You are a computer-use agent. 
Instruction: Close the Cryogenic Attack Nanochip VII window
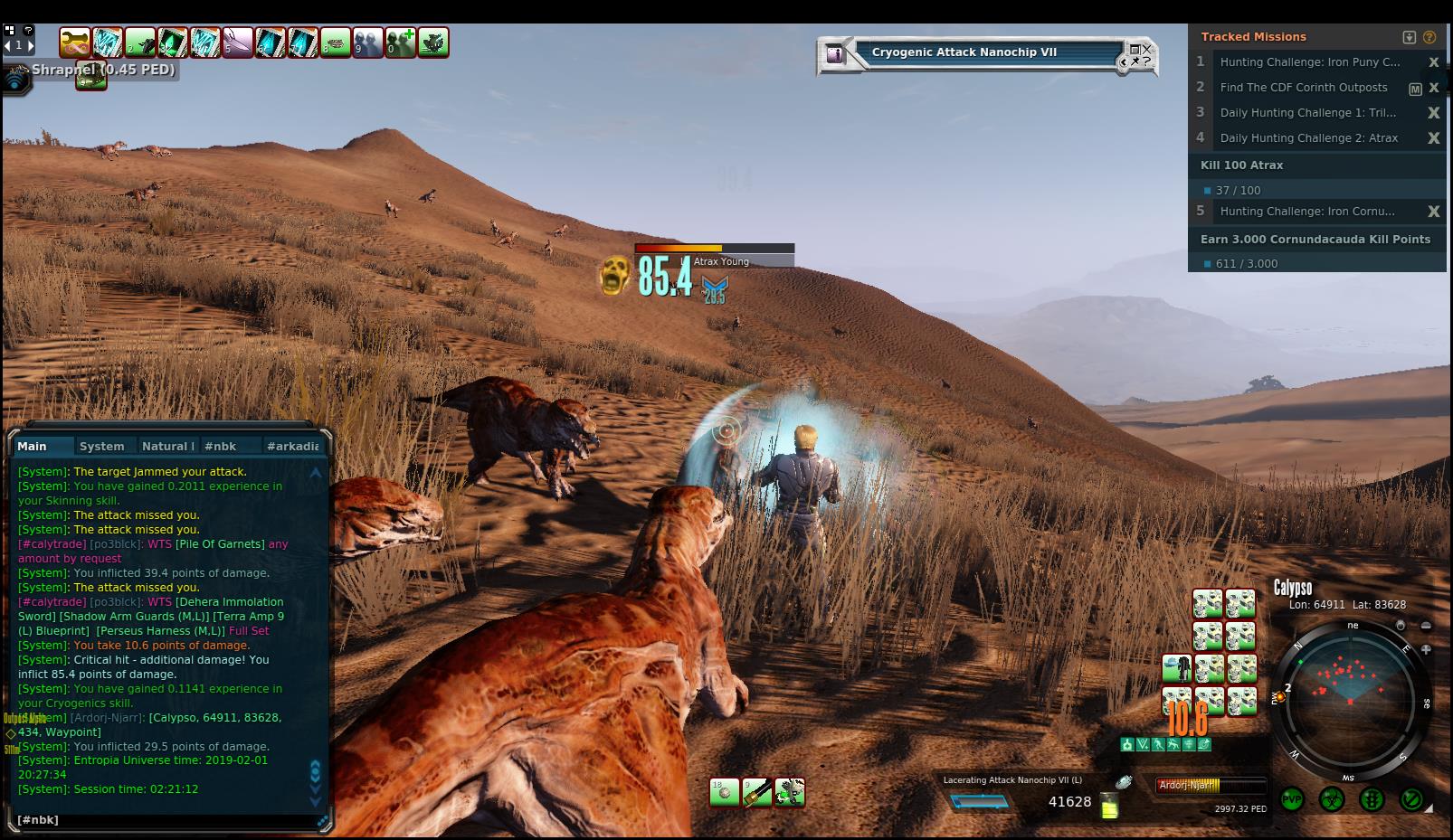pyautogui.click(x=1146, y=49)
